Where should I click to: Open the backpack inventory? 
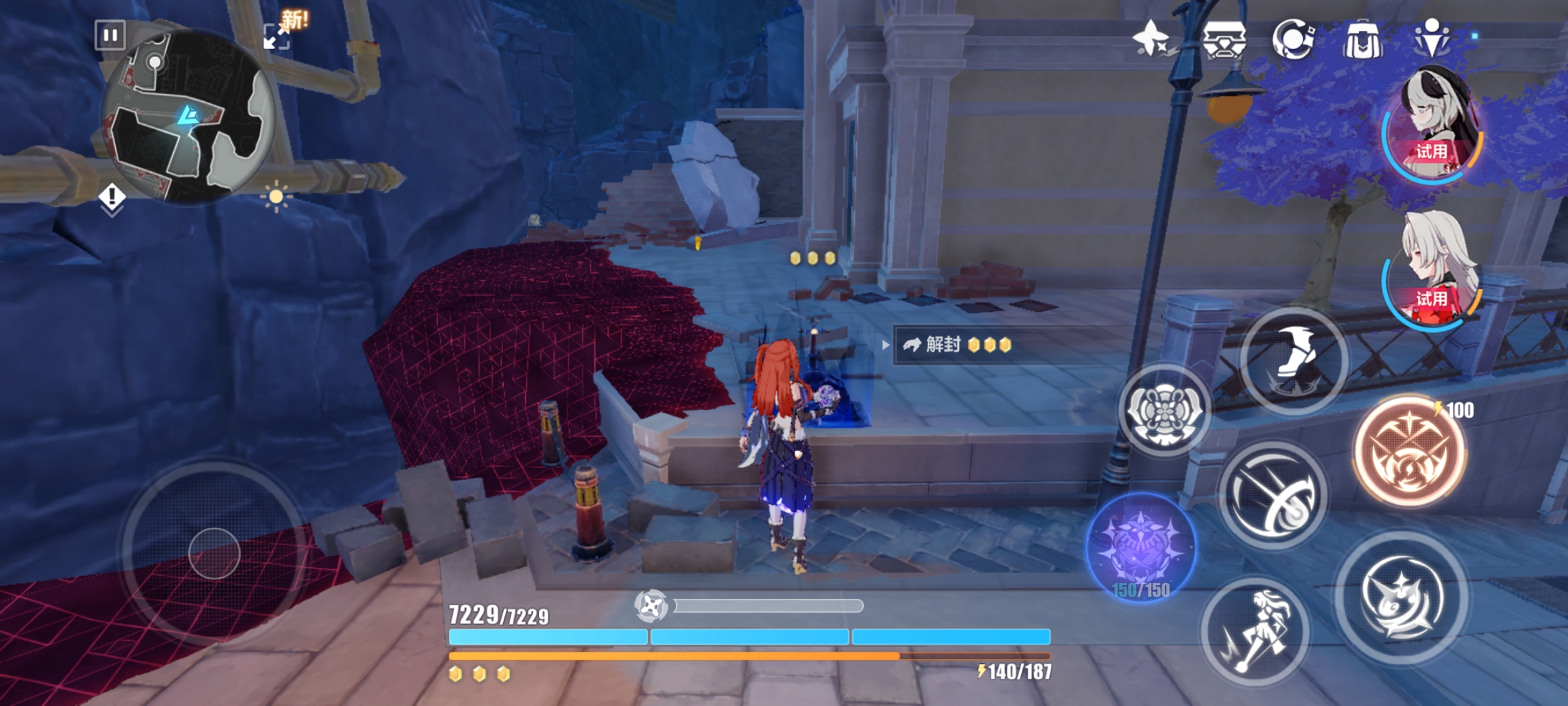pos(1362,39)
